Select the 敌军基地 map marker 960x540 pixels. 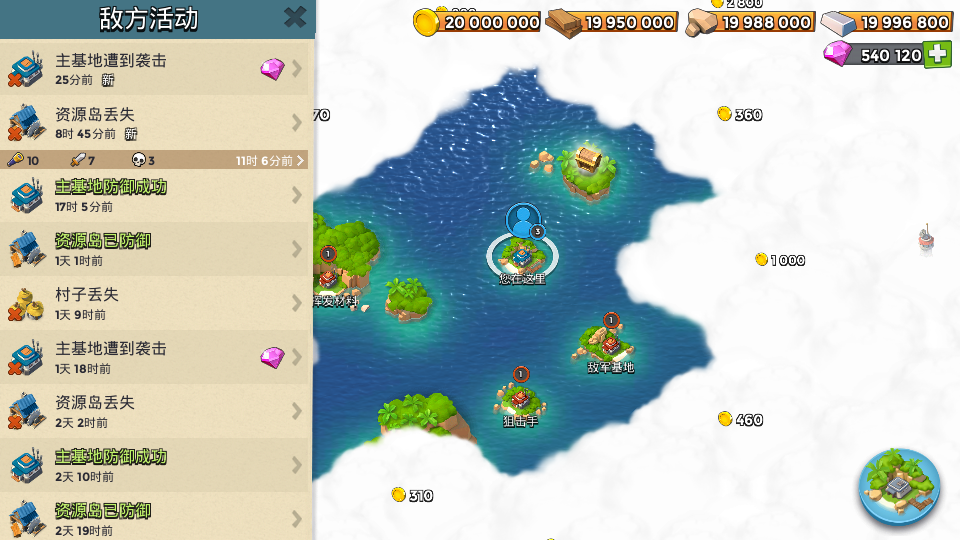[610, 343]
